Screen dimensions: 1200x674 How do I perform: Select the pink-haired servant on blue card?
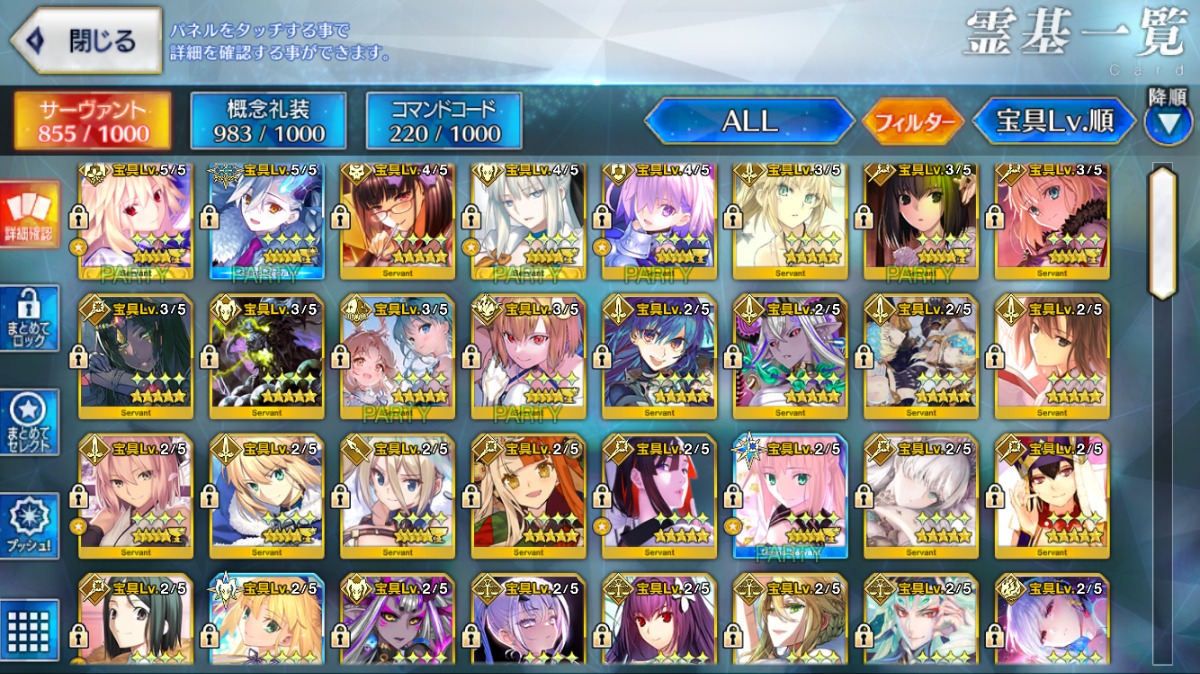click(x=790, y=496)
